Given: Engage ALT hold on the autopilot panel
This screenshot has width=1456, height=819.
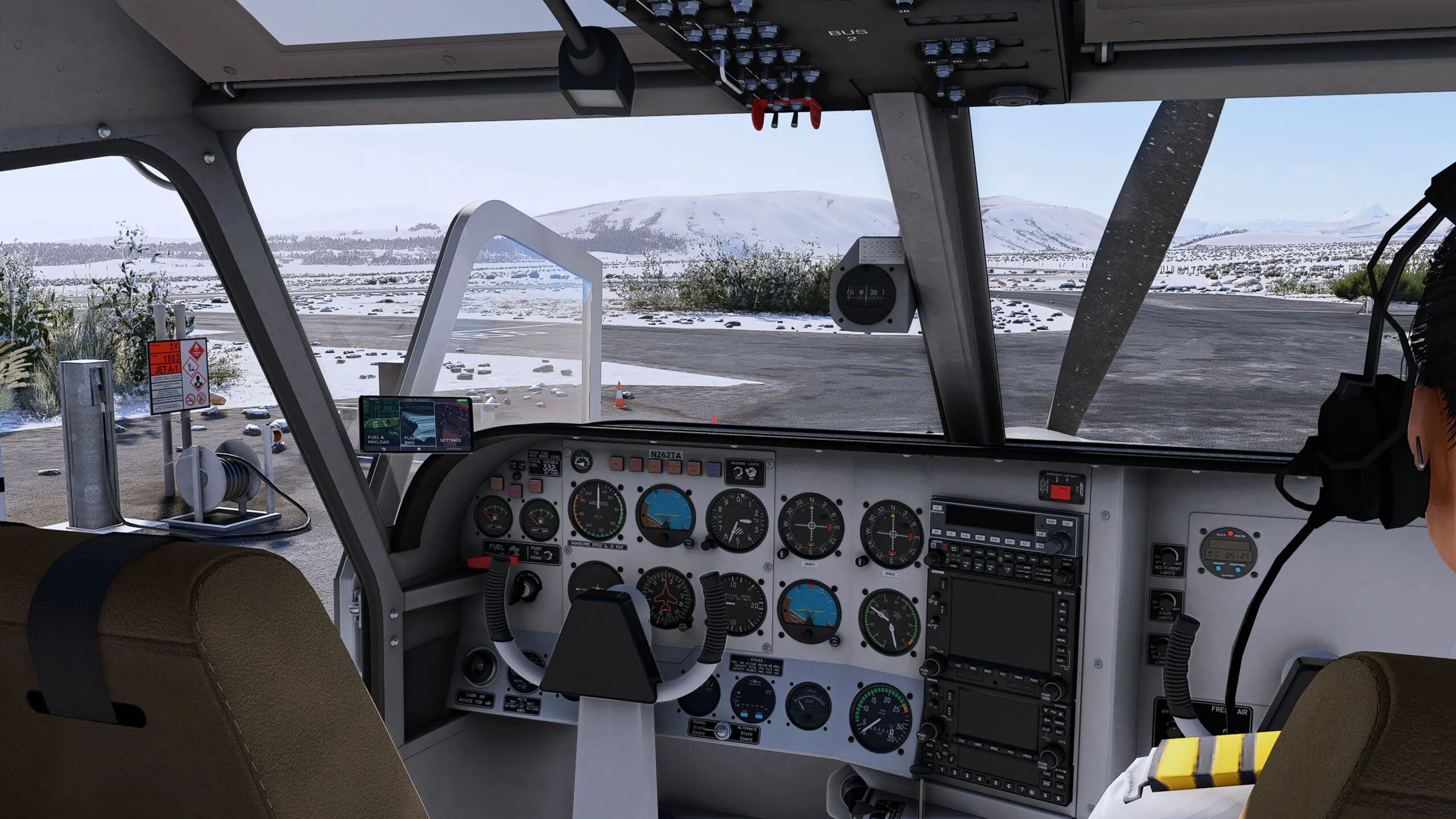Looking at the screenshot, I should click(x=1025, y=544).
